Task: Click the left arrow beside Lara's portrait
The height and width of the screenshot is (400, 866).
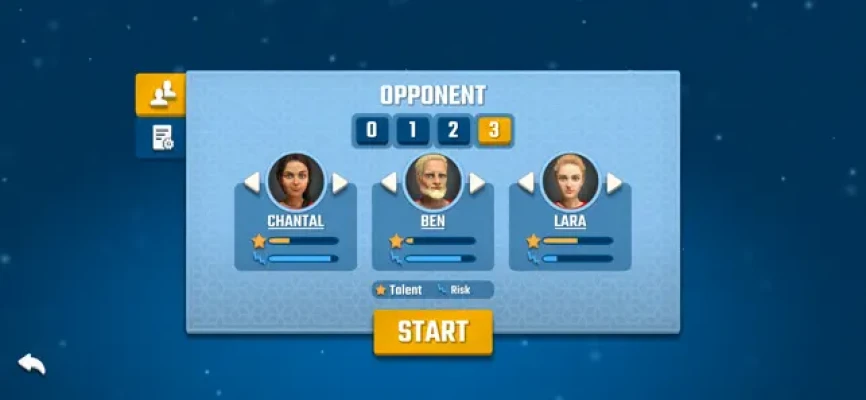Action: (526, 183)
